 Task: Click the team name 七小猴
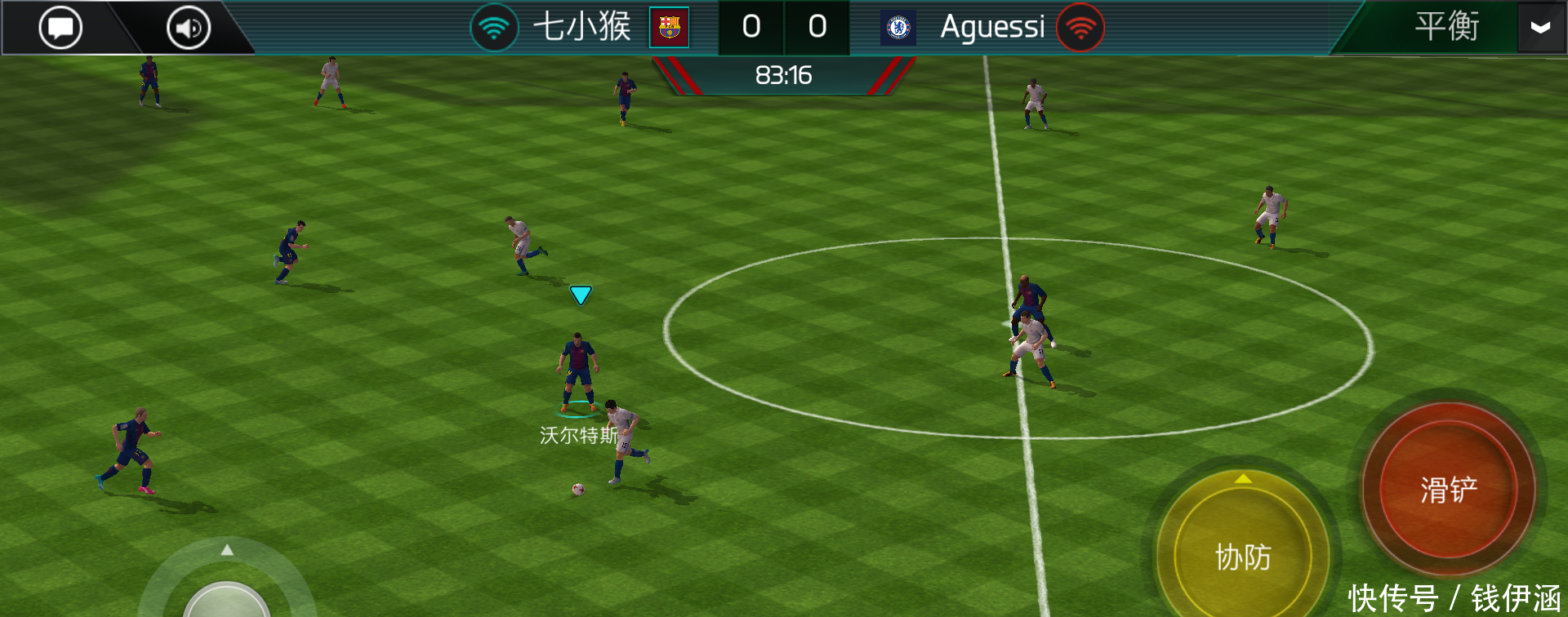tap(584, 26)
